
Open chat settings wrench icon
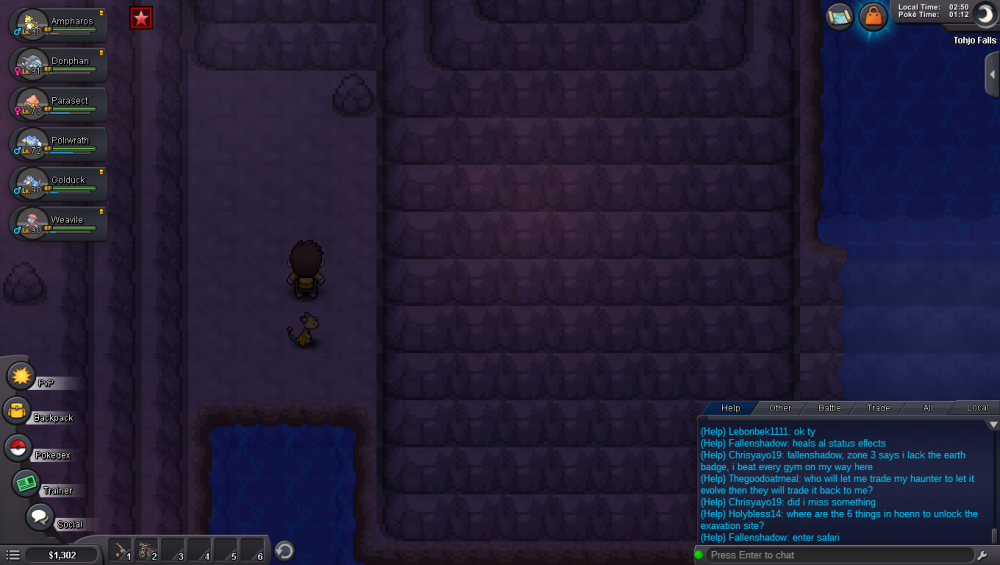pyautogui.click(x=982, y=555)
